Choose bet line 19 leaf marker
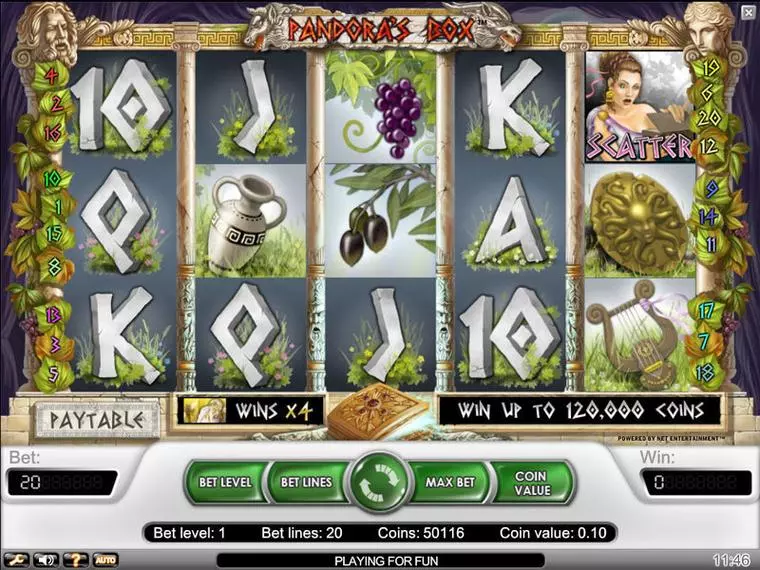The image size is (760, 570). click(711, 68)
